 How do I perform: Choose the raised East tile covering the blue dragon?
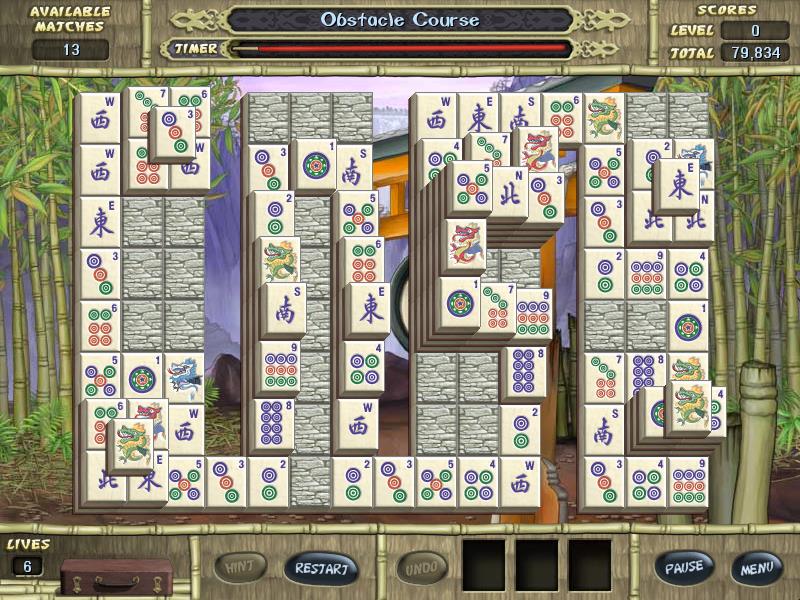click(680, 186)
